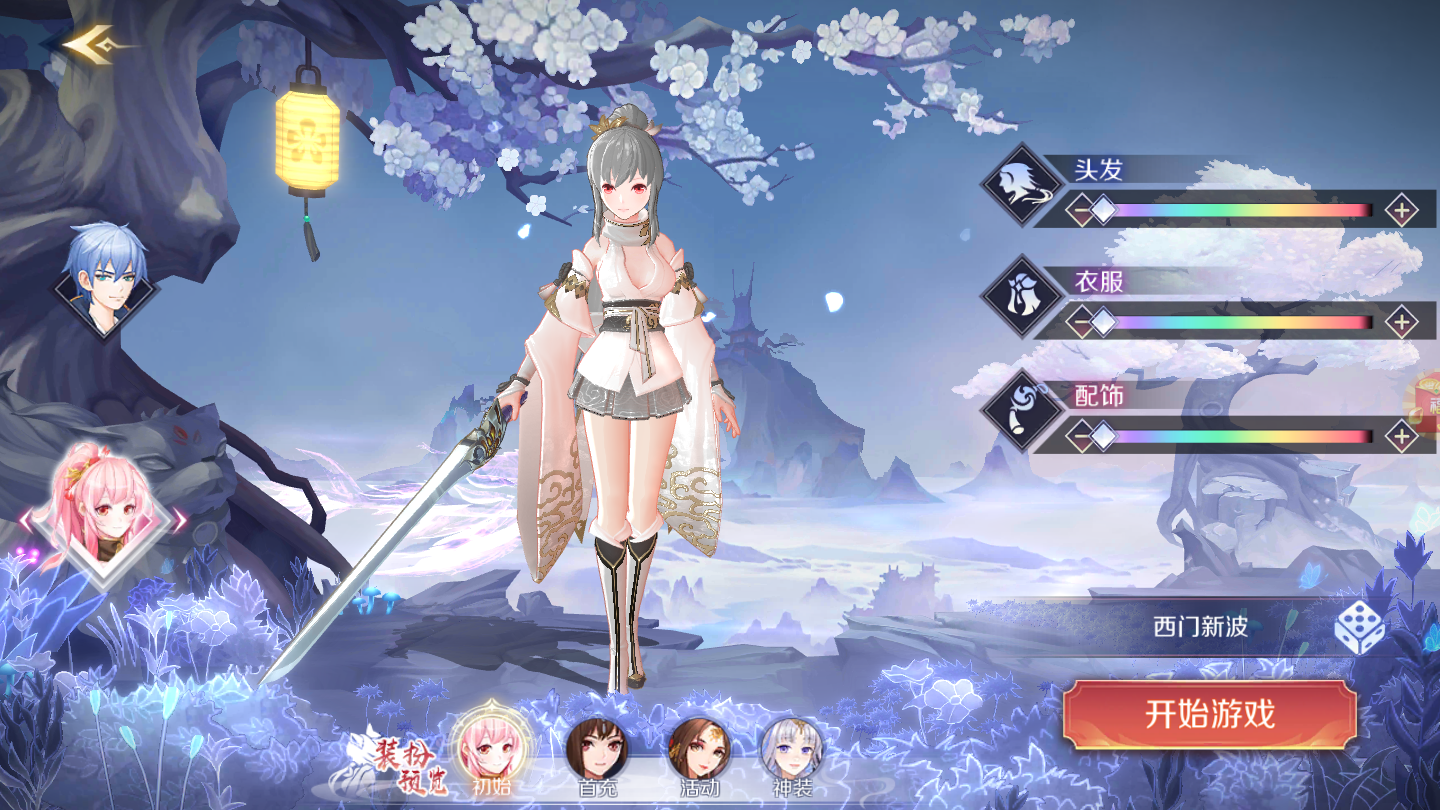Image resolution: width=1440 pixels, height=810 pixels.
Task: Adjust the 衣服 clothing color slider
Action: (1240, 323)
